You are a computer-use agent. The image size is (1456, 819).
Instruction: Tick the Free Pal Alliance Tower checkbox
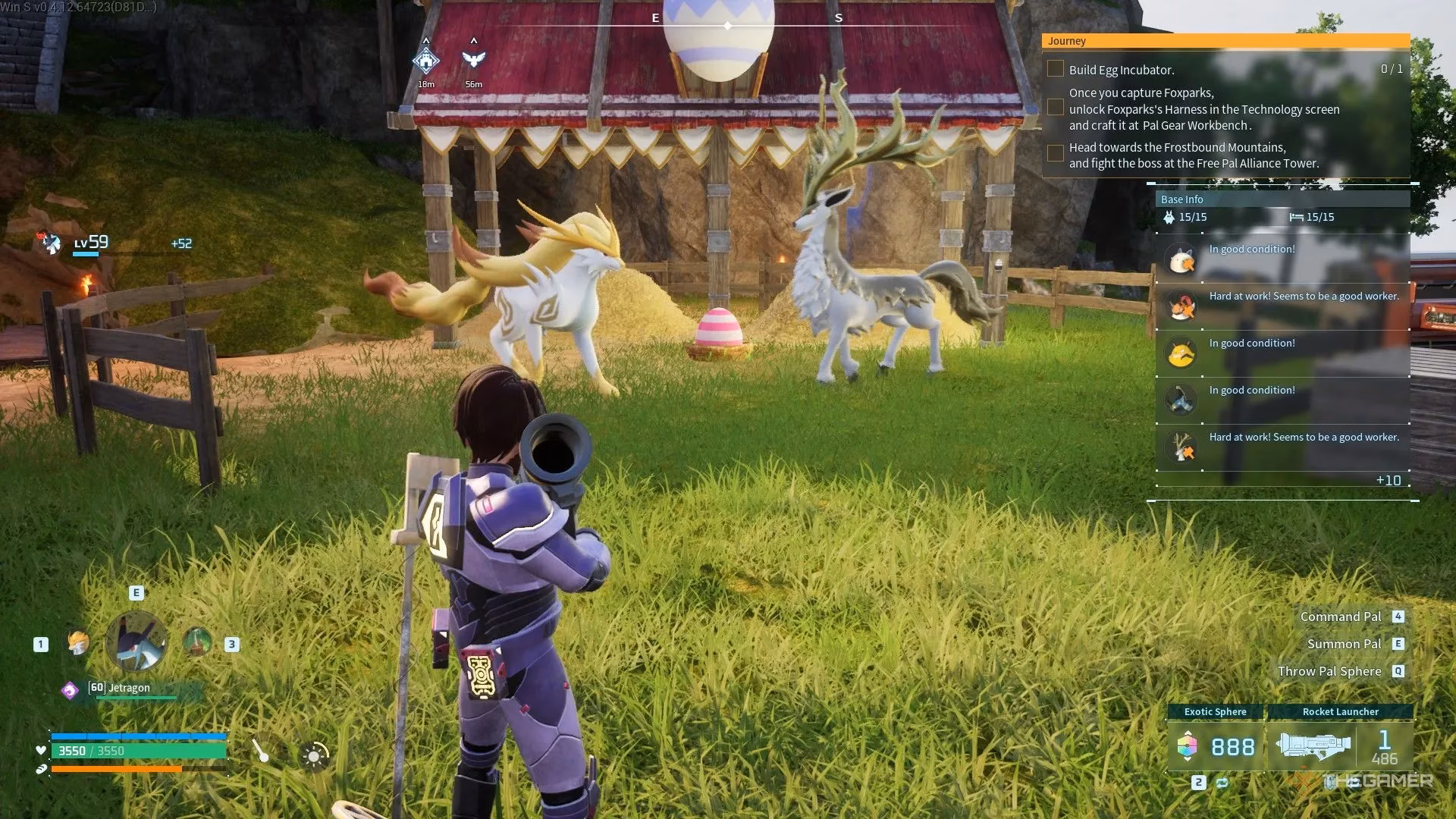(x=1055, y=153)
